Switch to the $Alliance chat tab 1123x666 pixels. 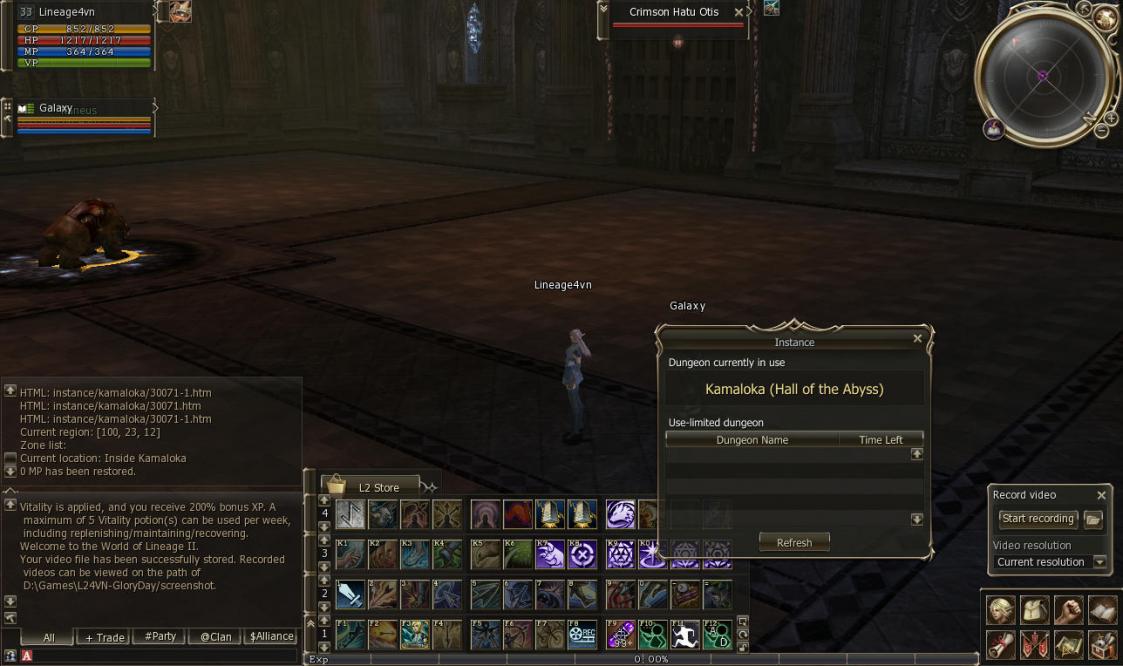pos(271,636)
